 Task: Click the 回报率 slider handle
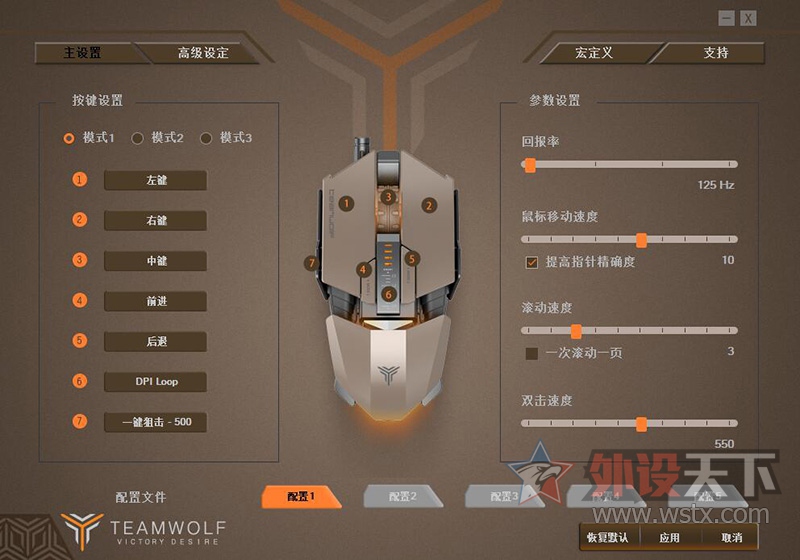[527, 164]
